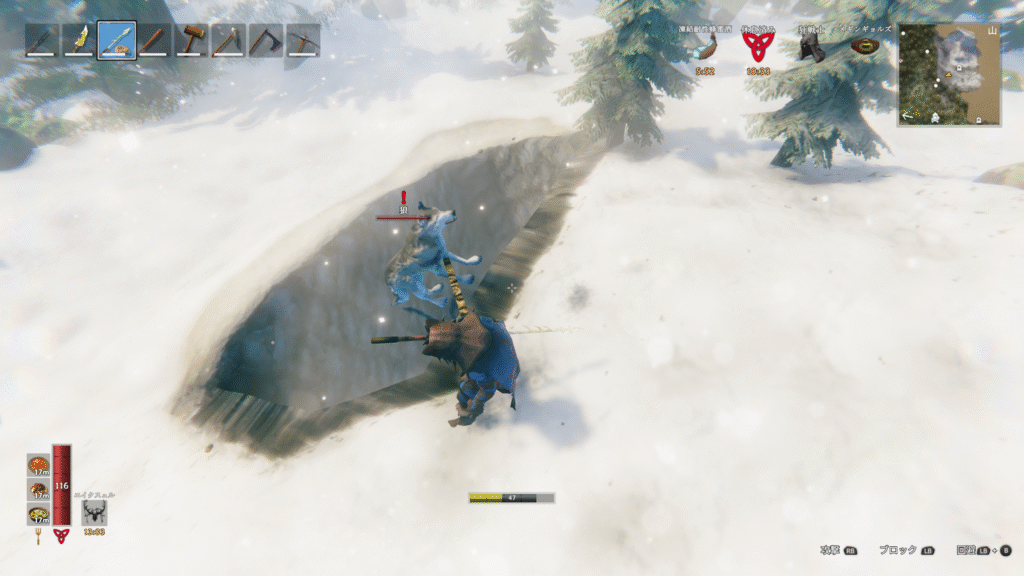1024x576 pixels.
Task: Select the hoe in the hotbar
Action: 229,41
